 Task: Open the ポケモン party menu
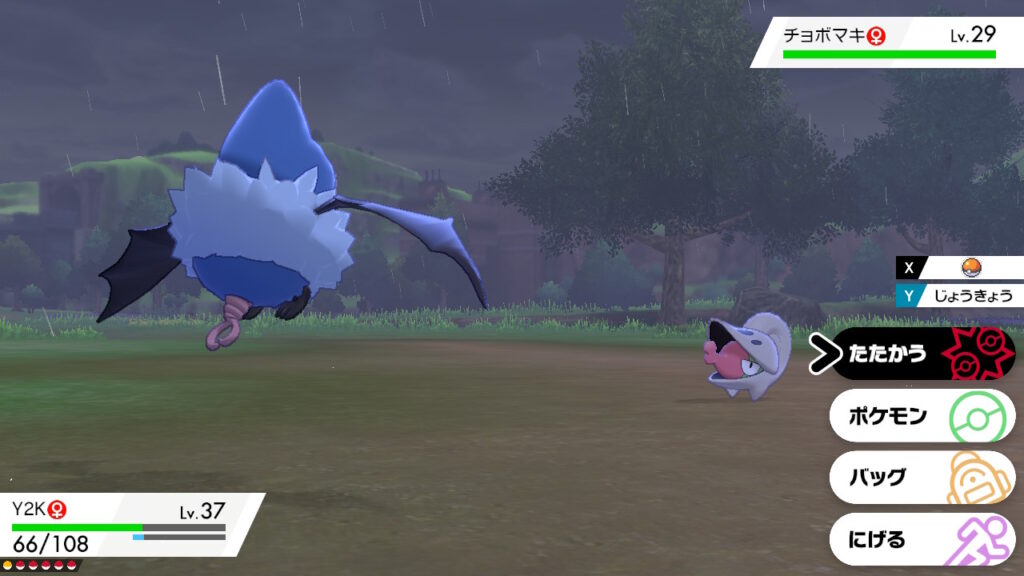pos(920,415)
